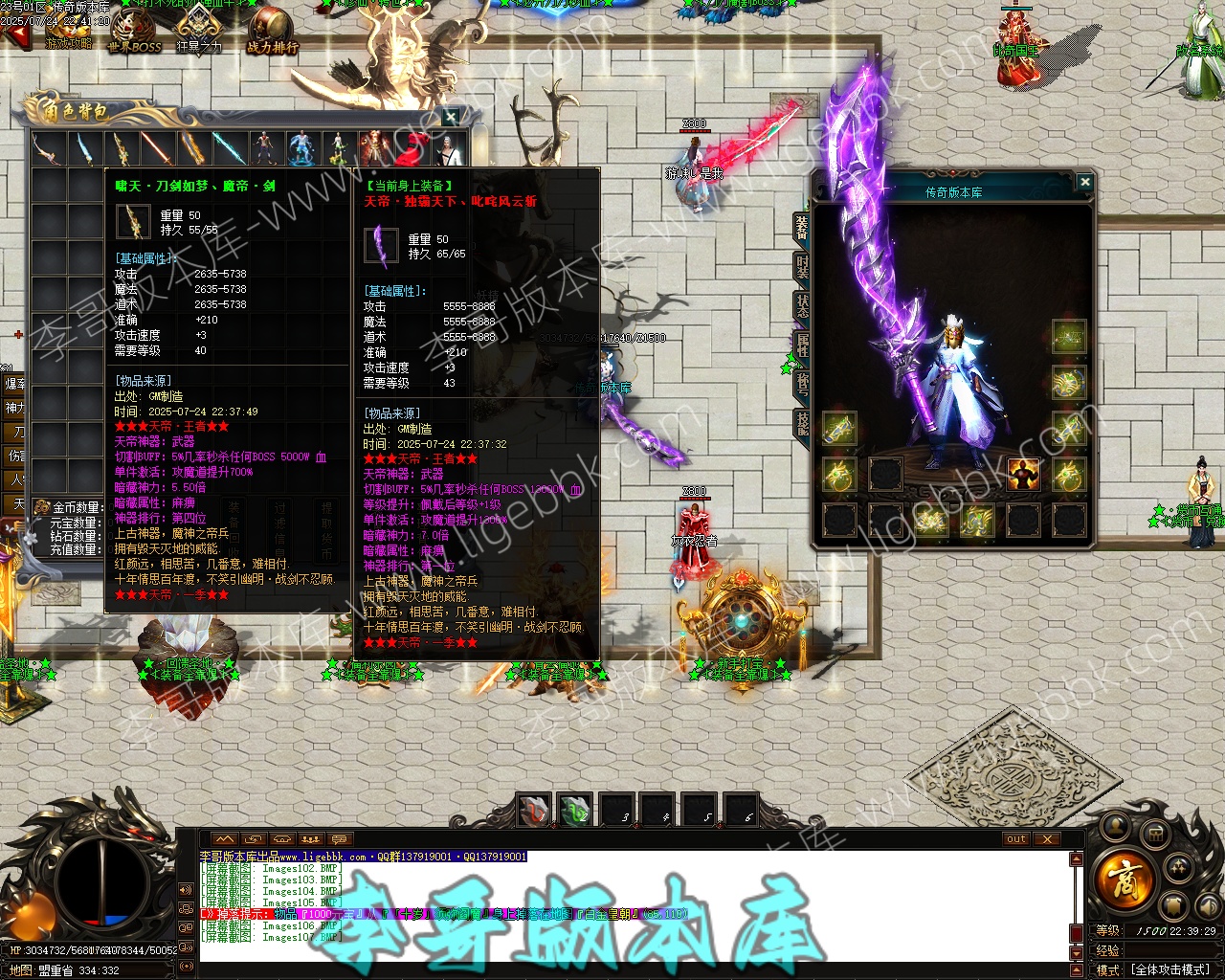Open the 技能 skills tab
The width and height of the screenshot is (1225, 980).
click(802, 423)
